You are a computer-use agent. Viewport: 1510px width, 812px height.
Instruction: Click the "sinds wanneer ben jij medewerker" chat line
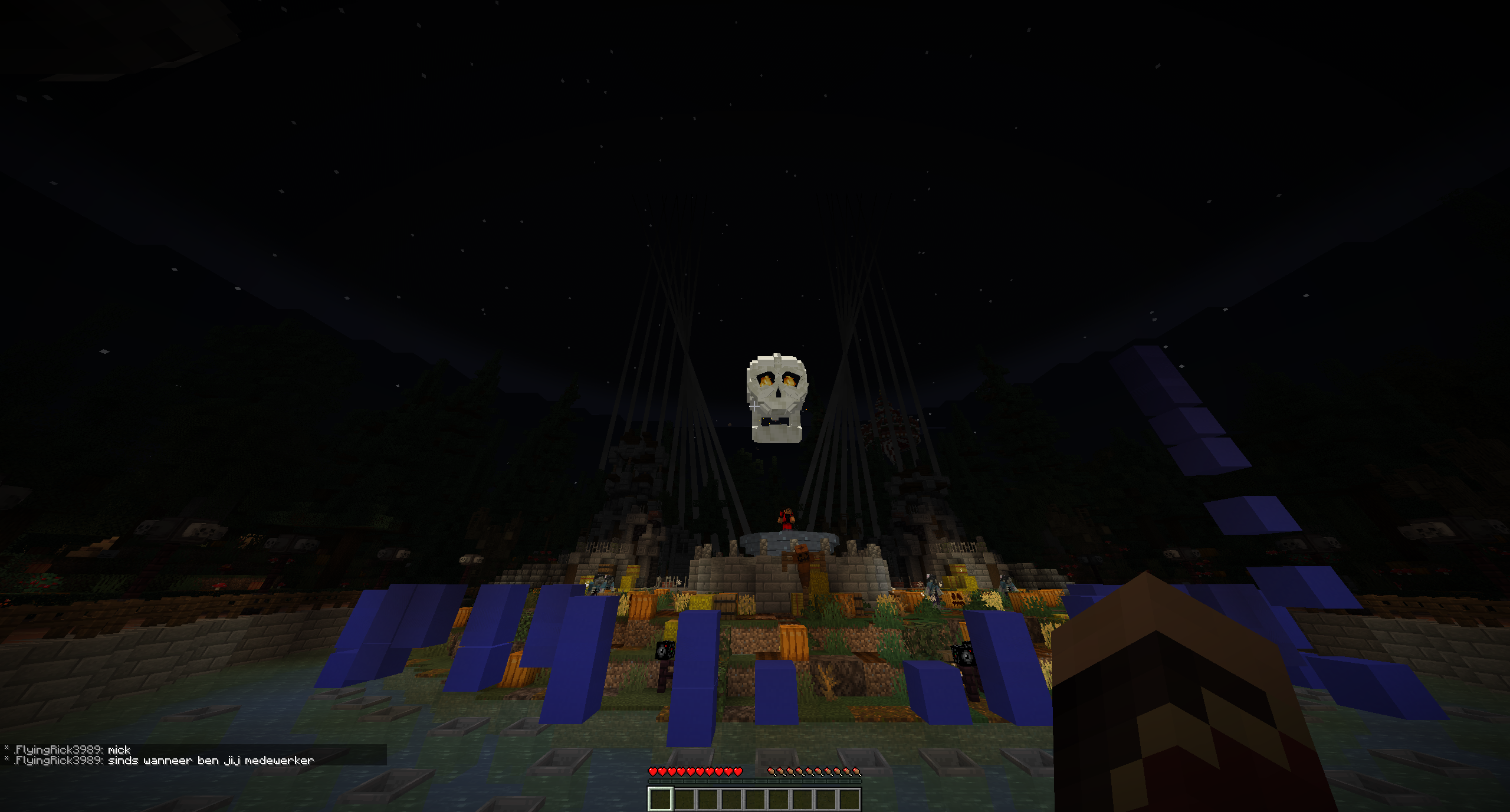(211, 761)
